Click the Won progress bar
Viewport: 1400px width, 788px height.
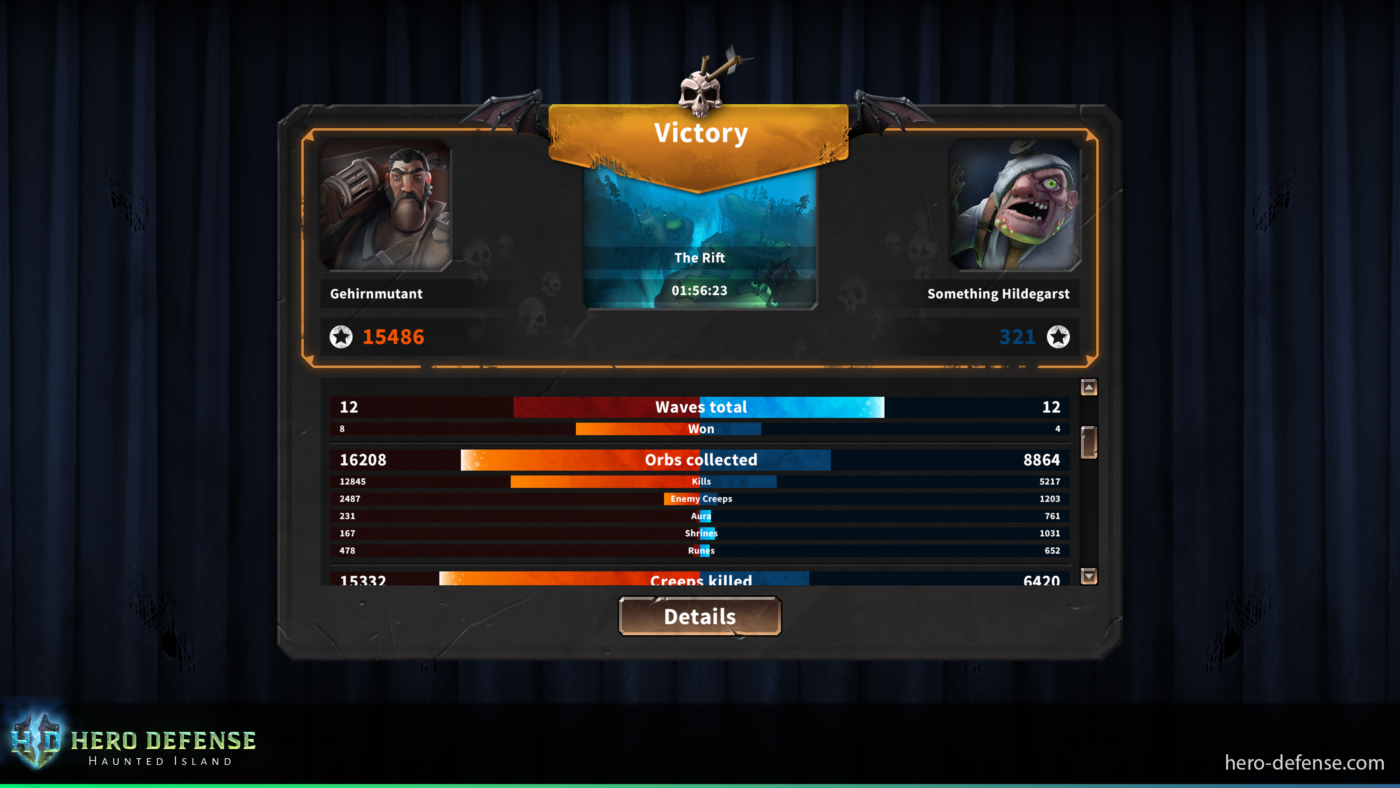pyautogui.click(x=700, y=428)
